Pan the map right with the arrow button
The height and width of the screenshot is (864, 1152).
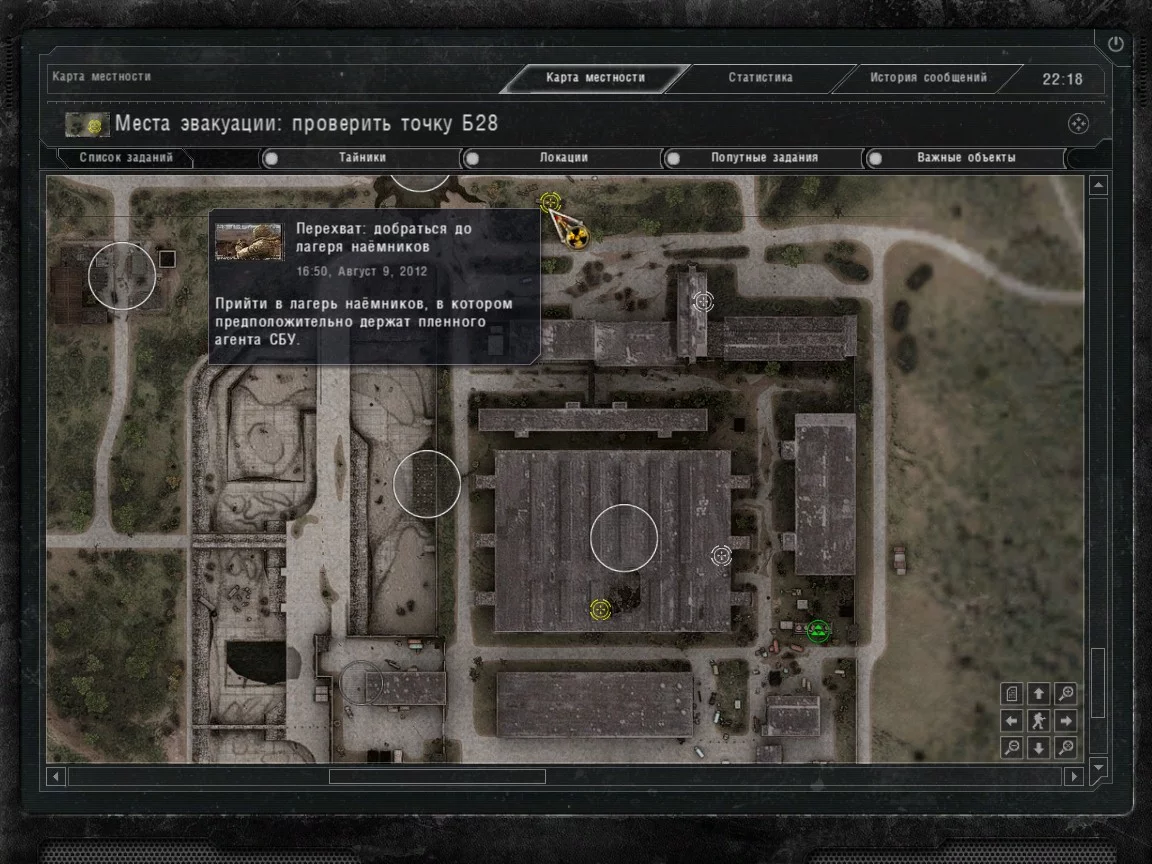(x=1066, y=720)
